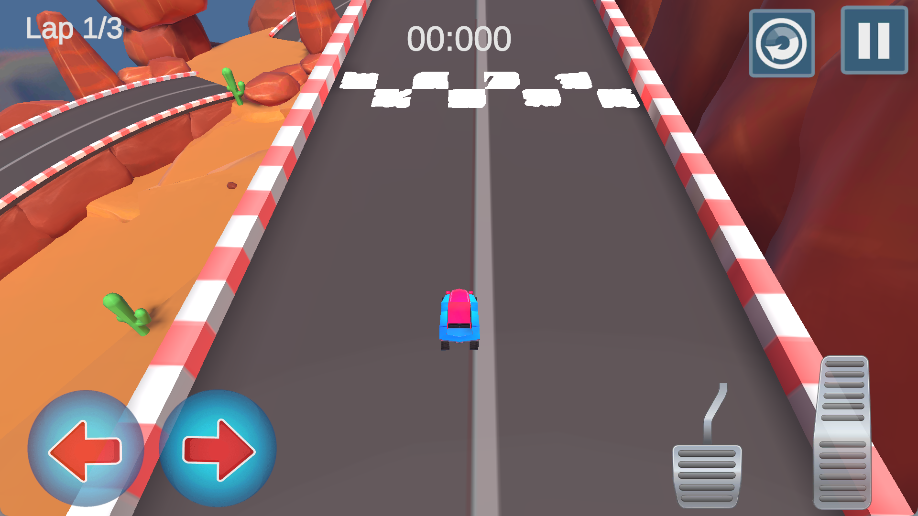Tap the brake pedal

(707, 474)
